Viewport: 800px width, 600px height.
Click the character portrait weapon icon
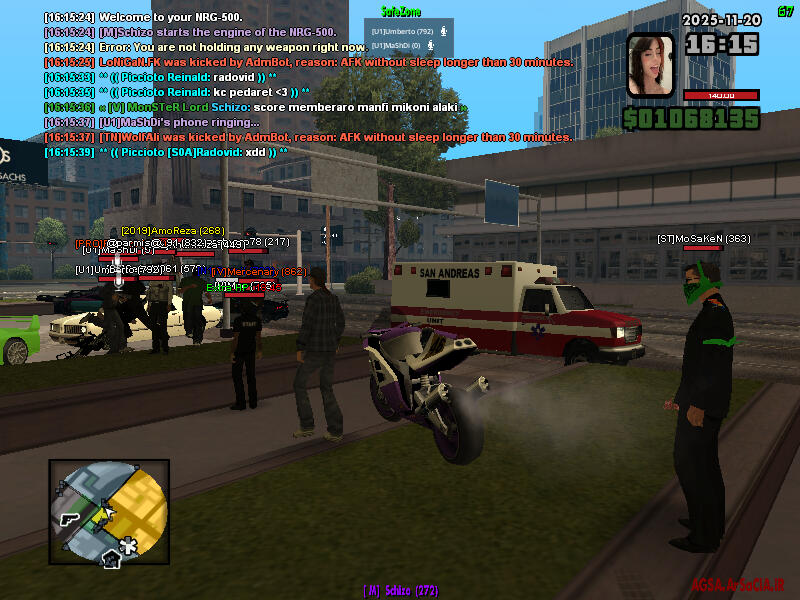pos(650,64)
